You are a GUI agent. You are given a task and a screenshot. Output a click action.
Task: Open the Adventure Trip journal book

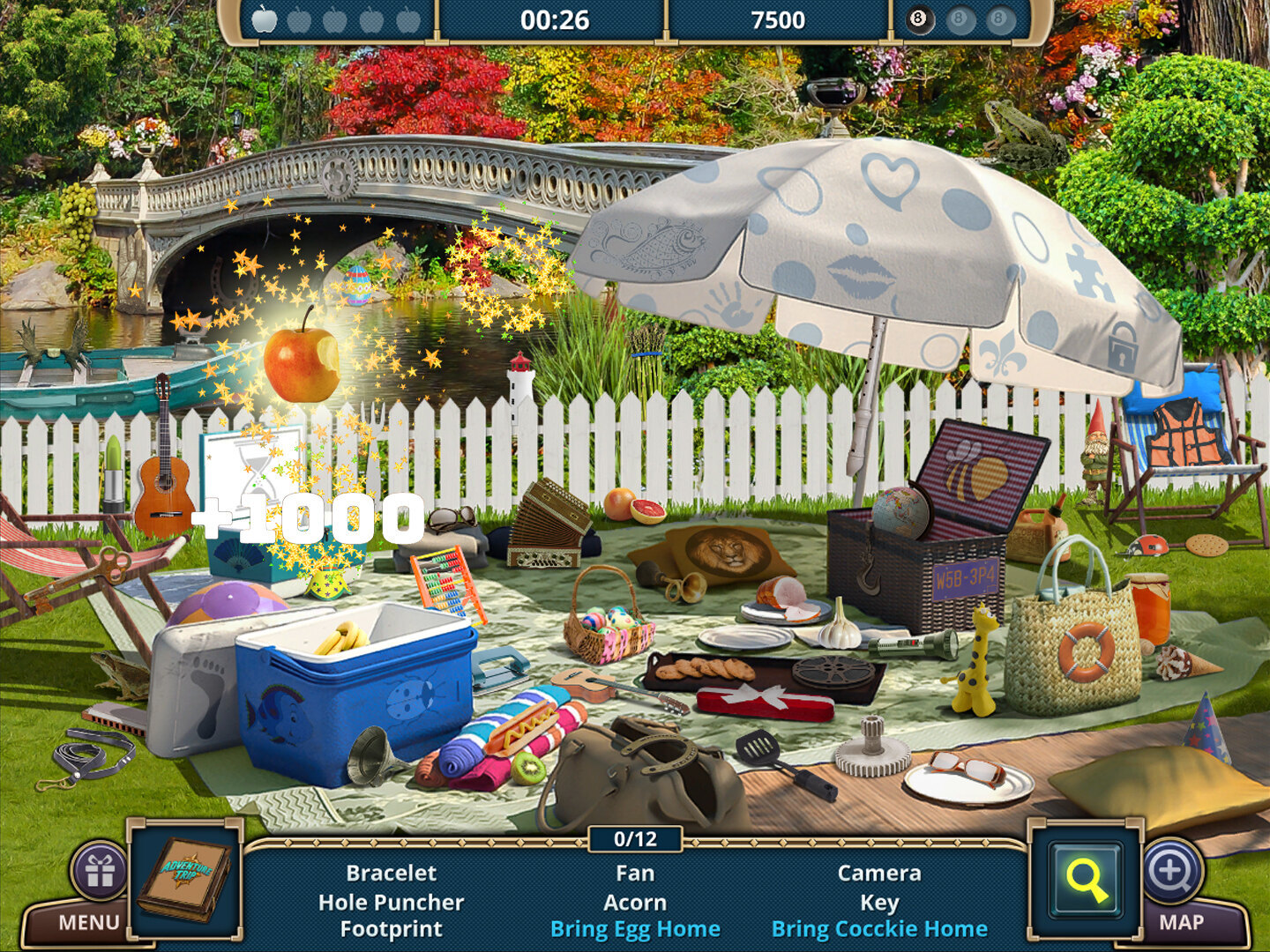pyautogui.click(x=185, y=879)
